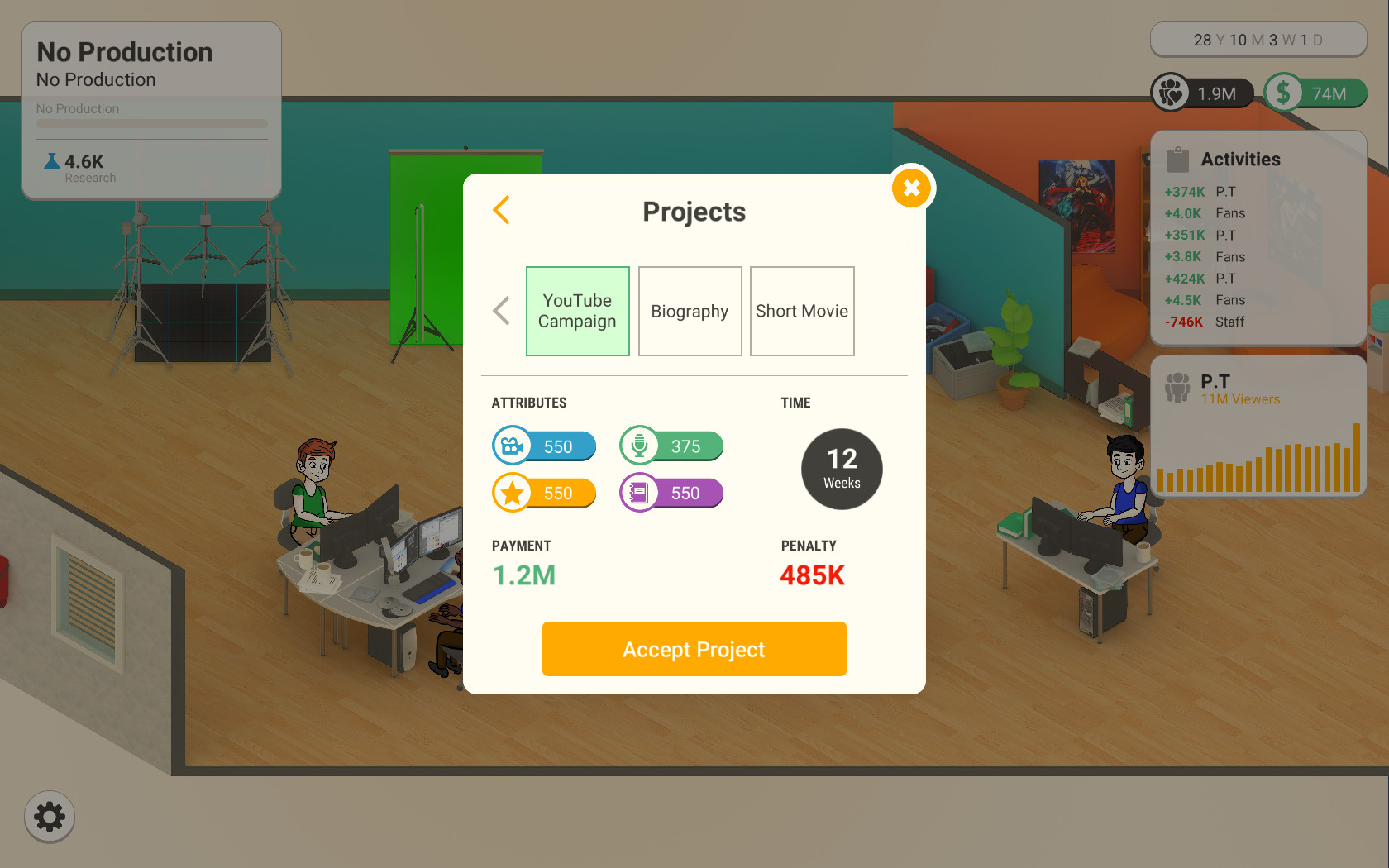Image resolution: width=1389 pixels, height=868 pixels.
Task: Select the Short Movie project
Action: click(x=801, y=311)
